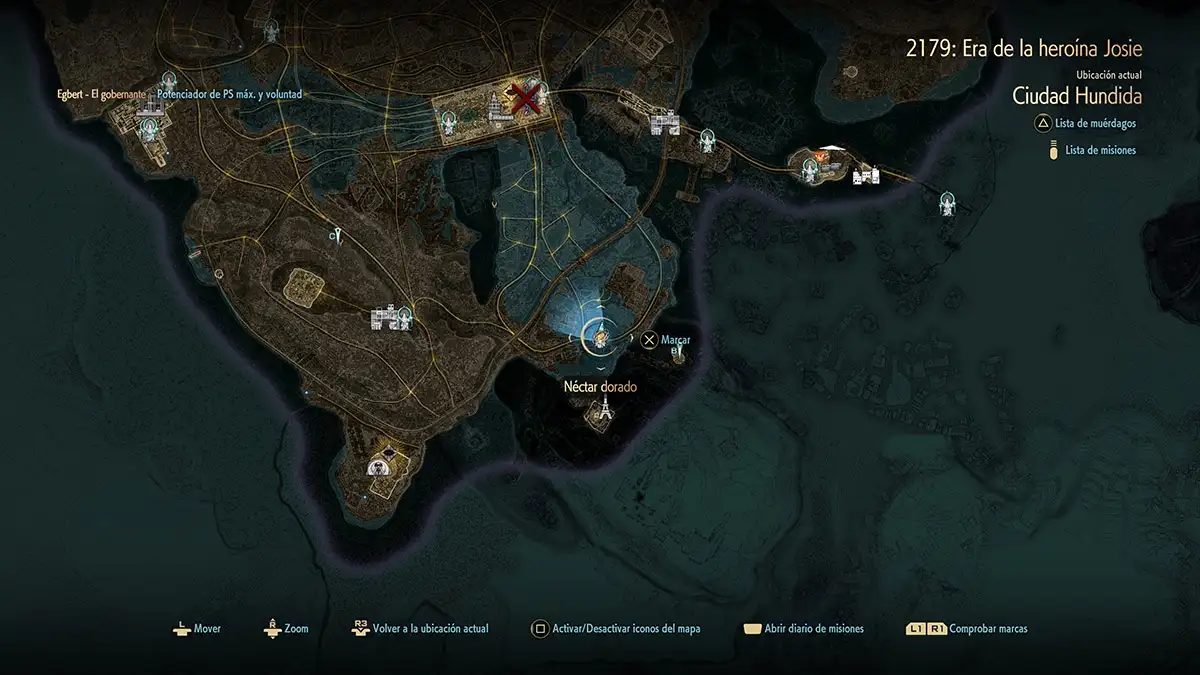This screenshot has height=675, width=1200.
Task: Select the Potenciador de PS máx. marker label
Action: 230,94
